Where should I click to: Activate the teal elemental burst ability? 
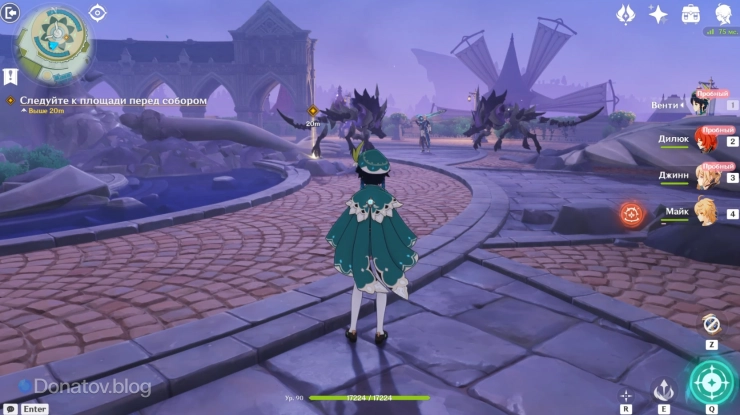711,381
